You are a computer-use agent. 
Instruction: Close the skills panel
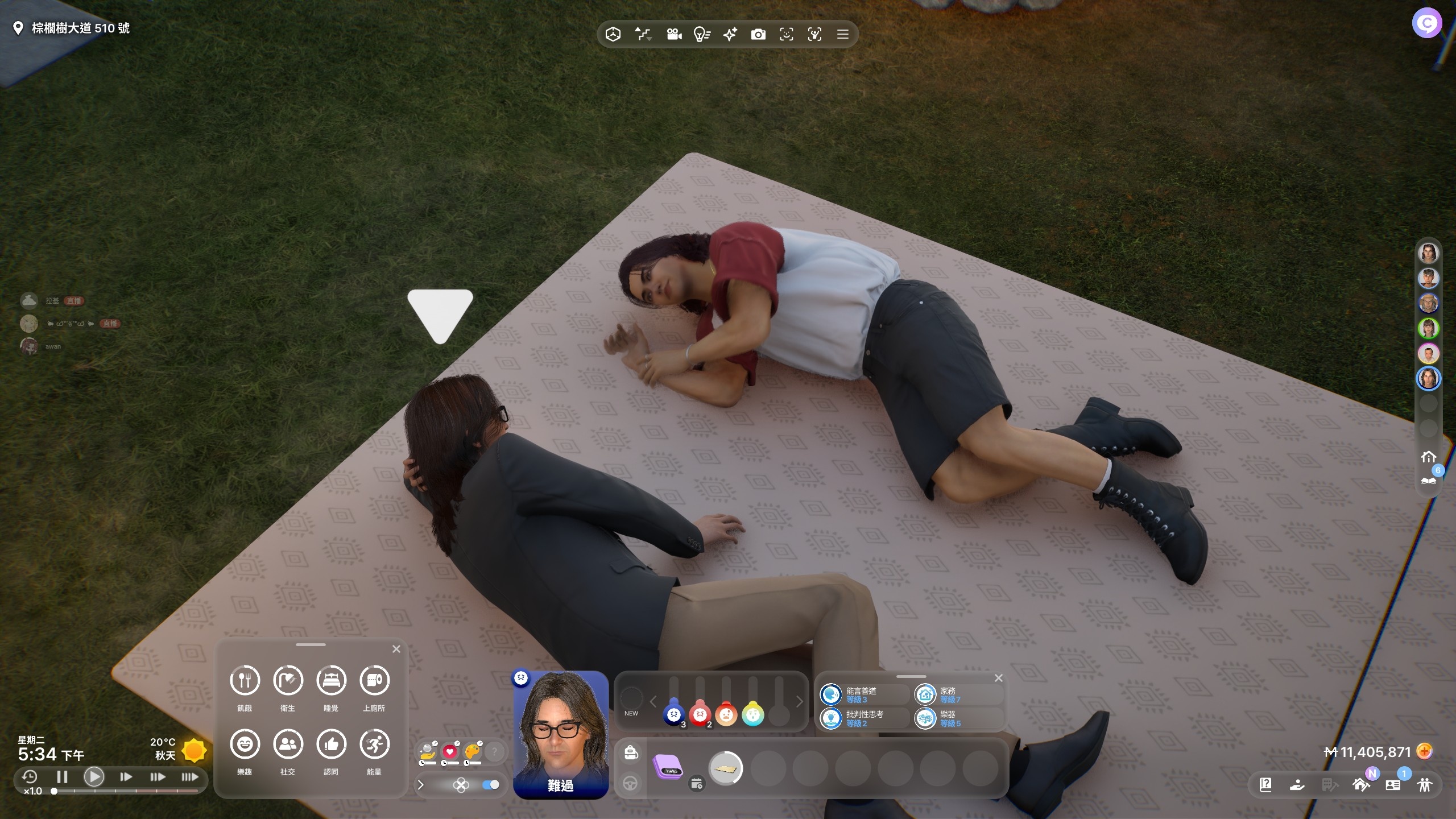pyautogui.click(x=998, y=678)
